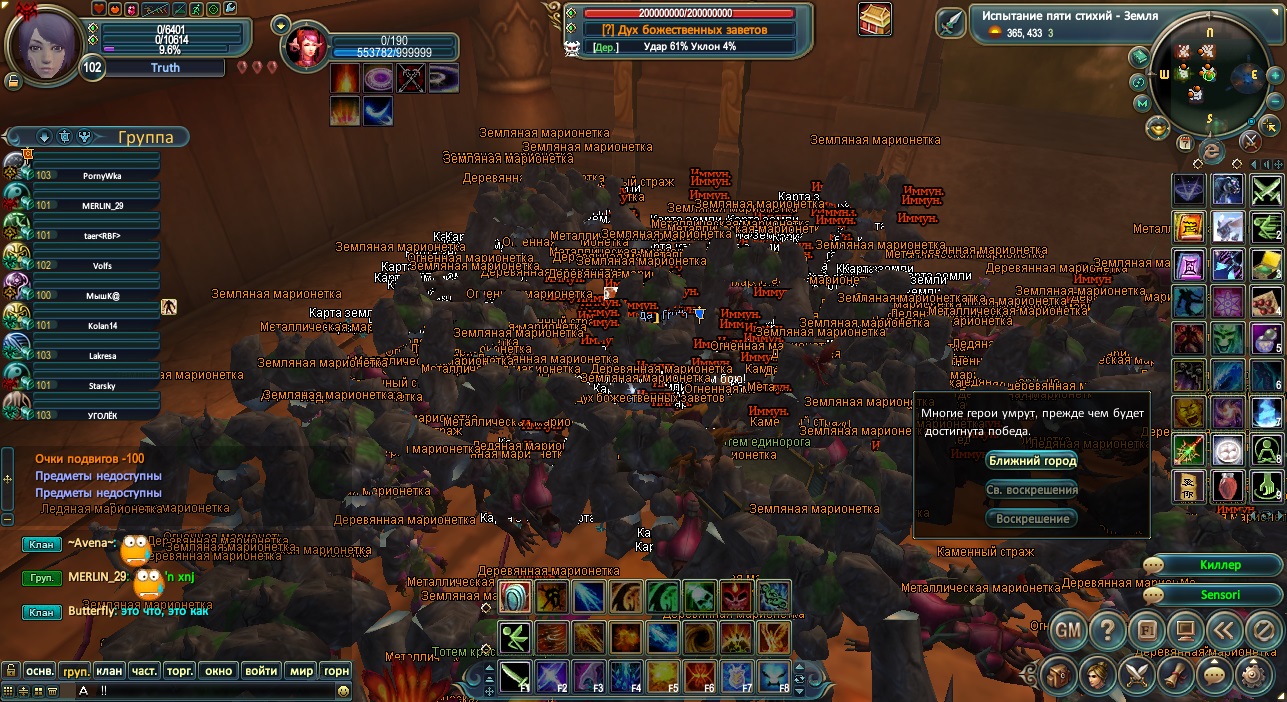Click the Воскрешение button
Viewport: 1287px width, 702px height.
pyautogui.click(x=1031, y=519)
